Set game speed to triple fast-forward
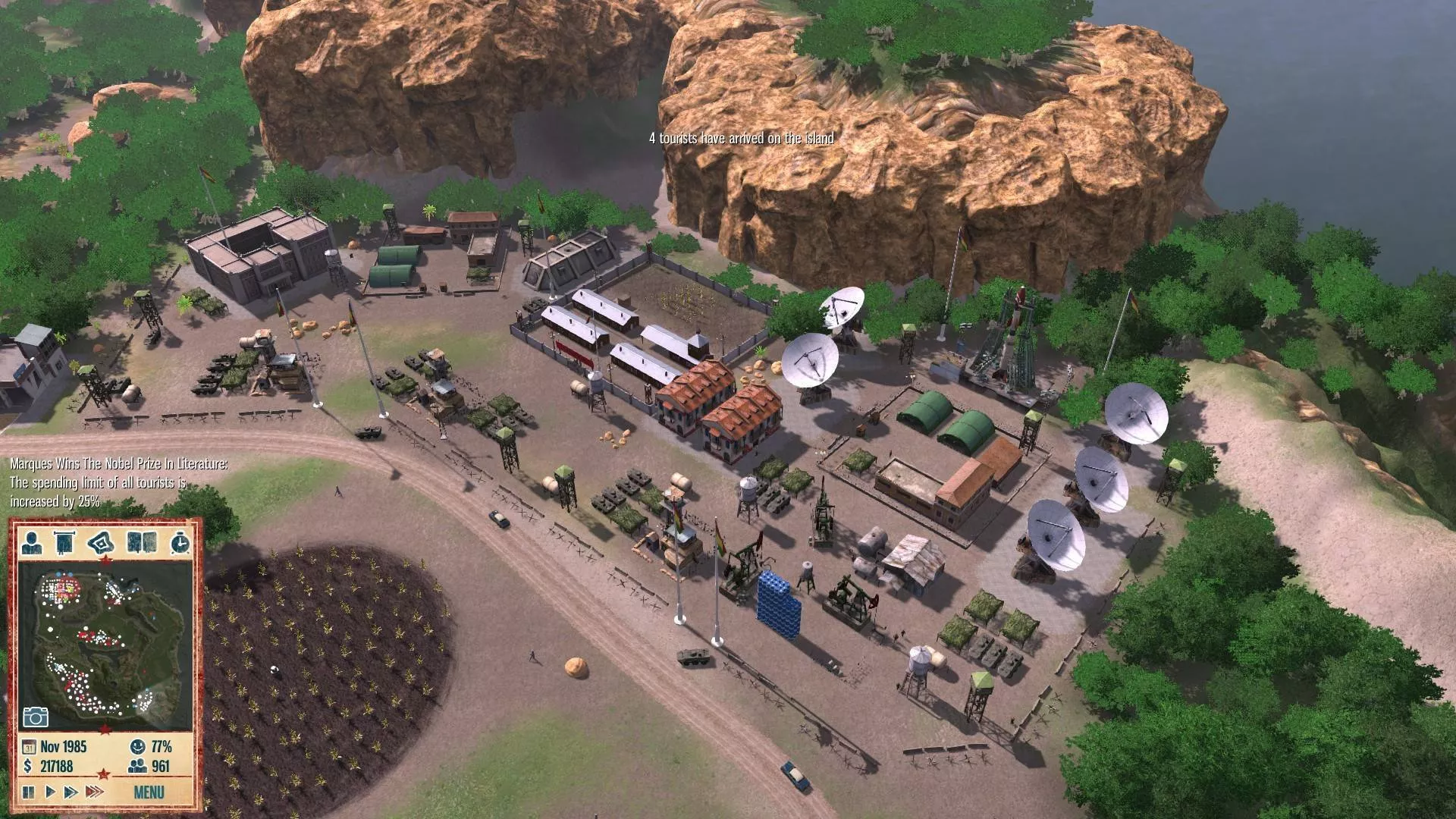The width and height of the screenshot is (1456, 819). (x=94, y=792)
